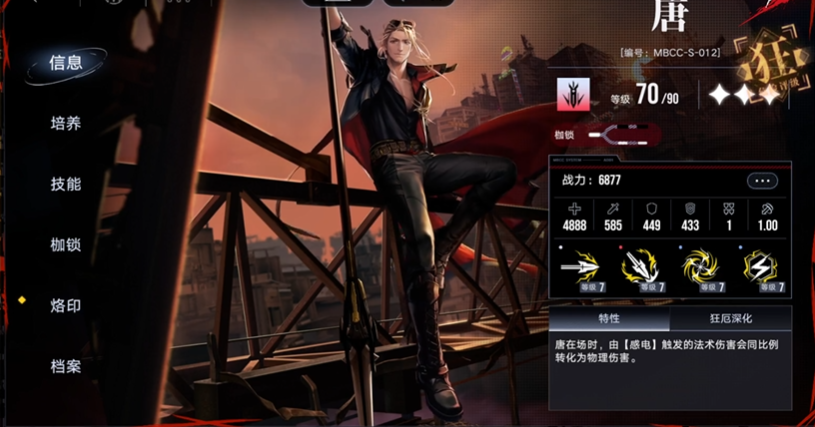Open the 培养 section

(x=66, y=124)
